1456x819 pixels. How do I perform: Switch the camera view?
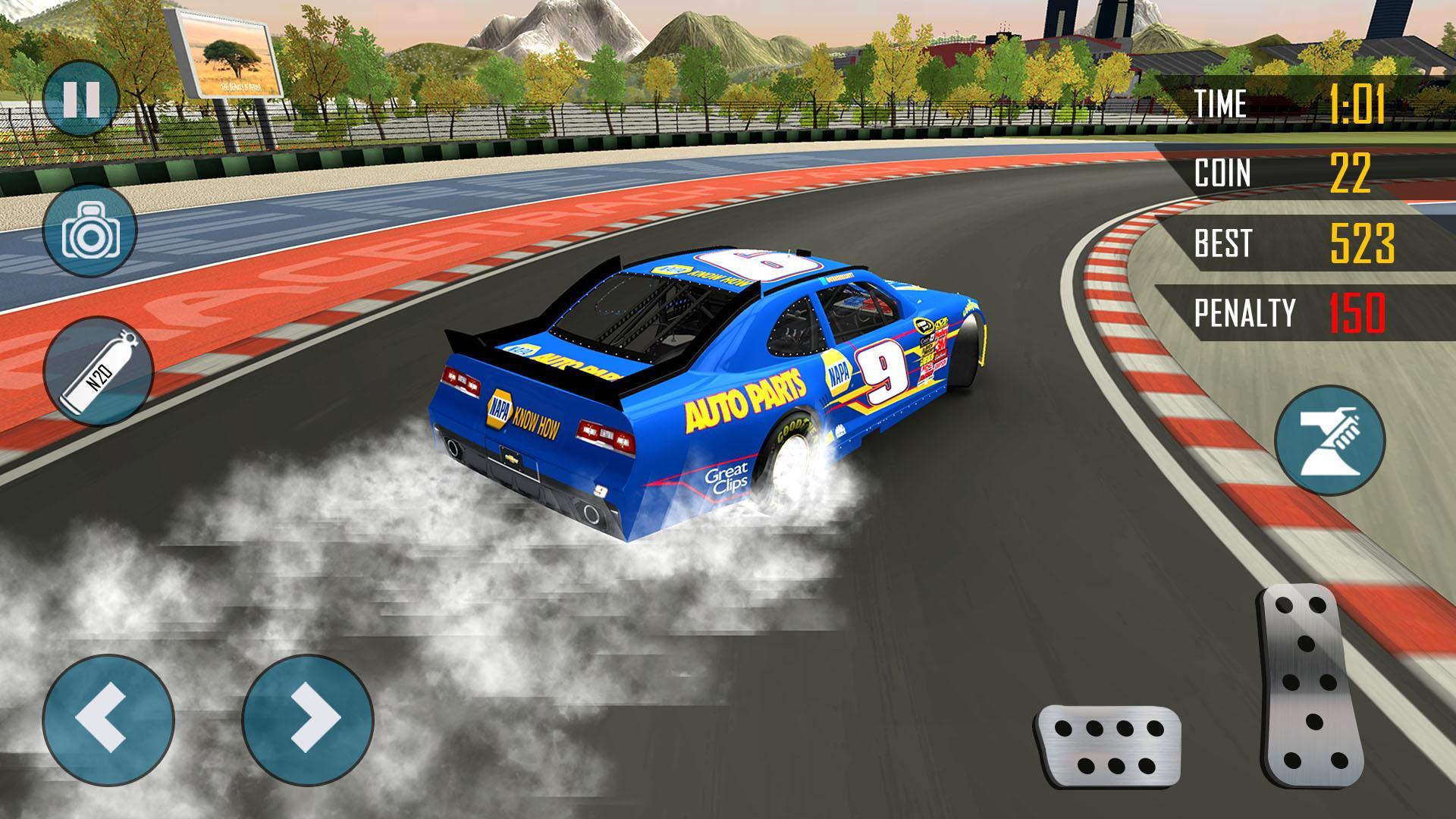[90, 231]
